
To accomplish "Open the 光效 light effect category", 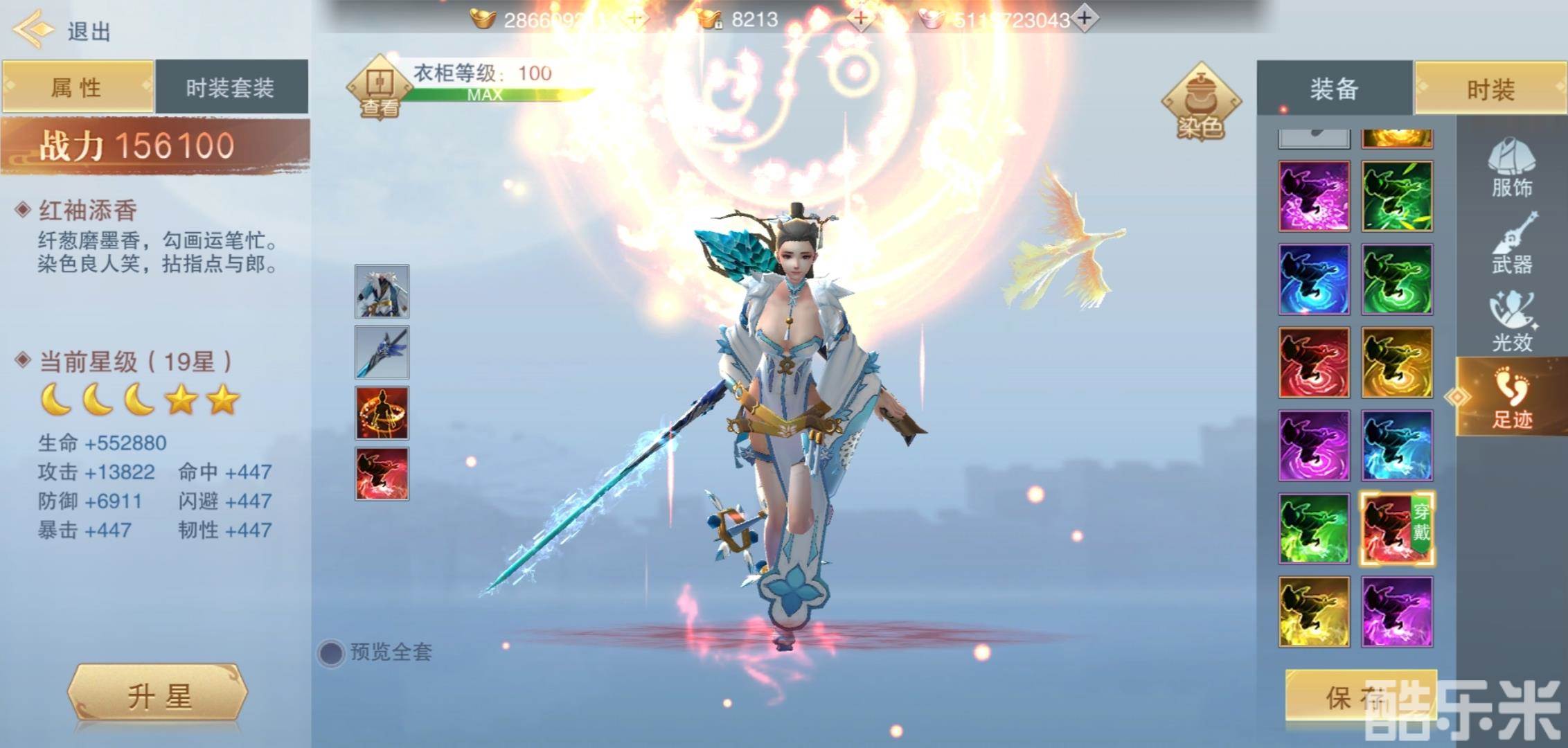I will [1513, 322].
